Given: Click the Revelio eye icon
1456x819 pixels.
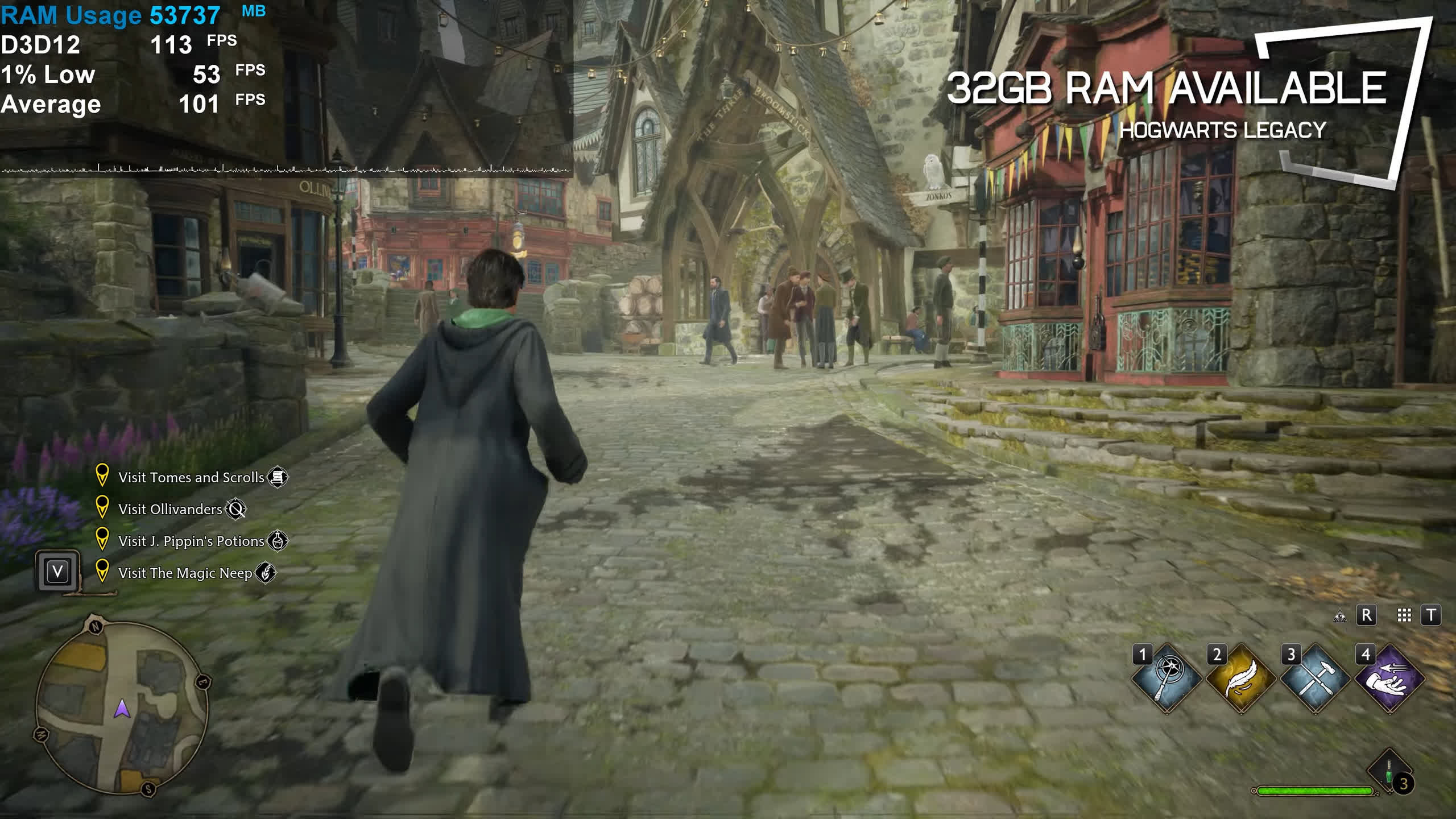Looking at the screenshot, I should tap(1340, 615).
